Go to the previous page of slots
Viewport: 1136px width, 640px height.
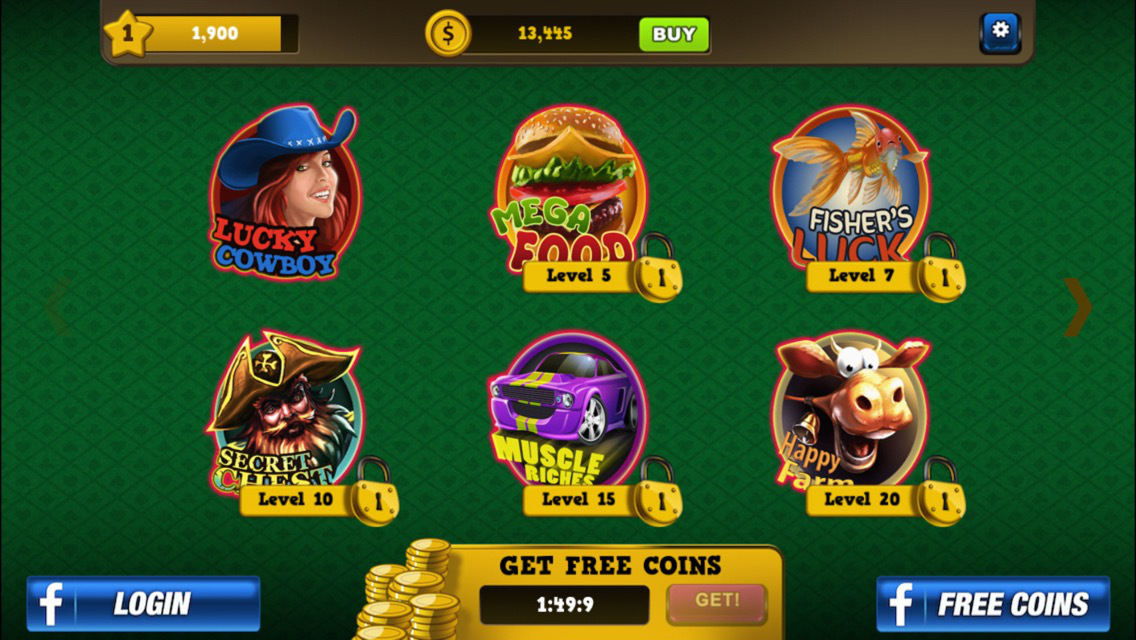point(57,307)
